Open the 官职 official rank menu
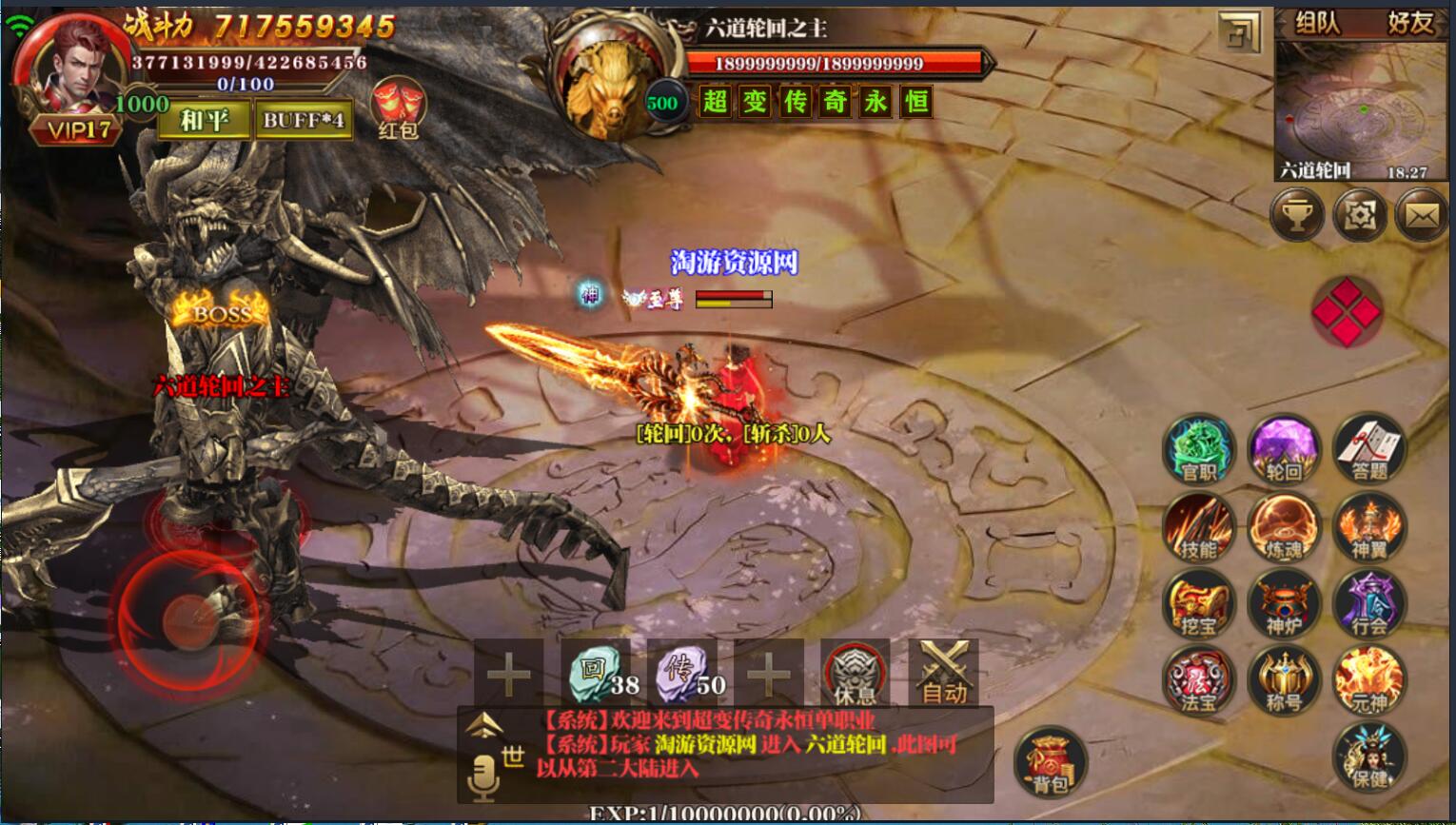This screenshot has width=1456, height=825. coord(1198,449)
